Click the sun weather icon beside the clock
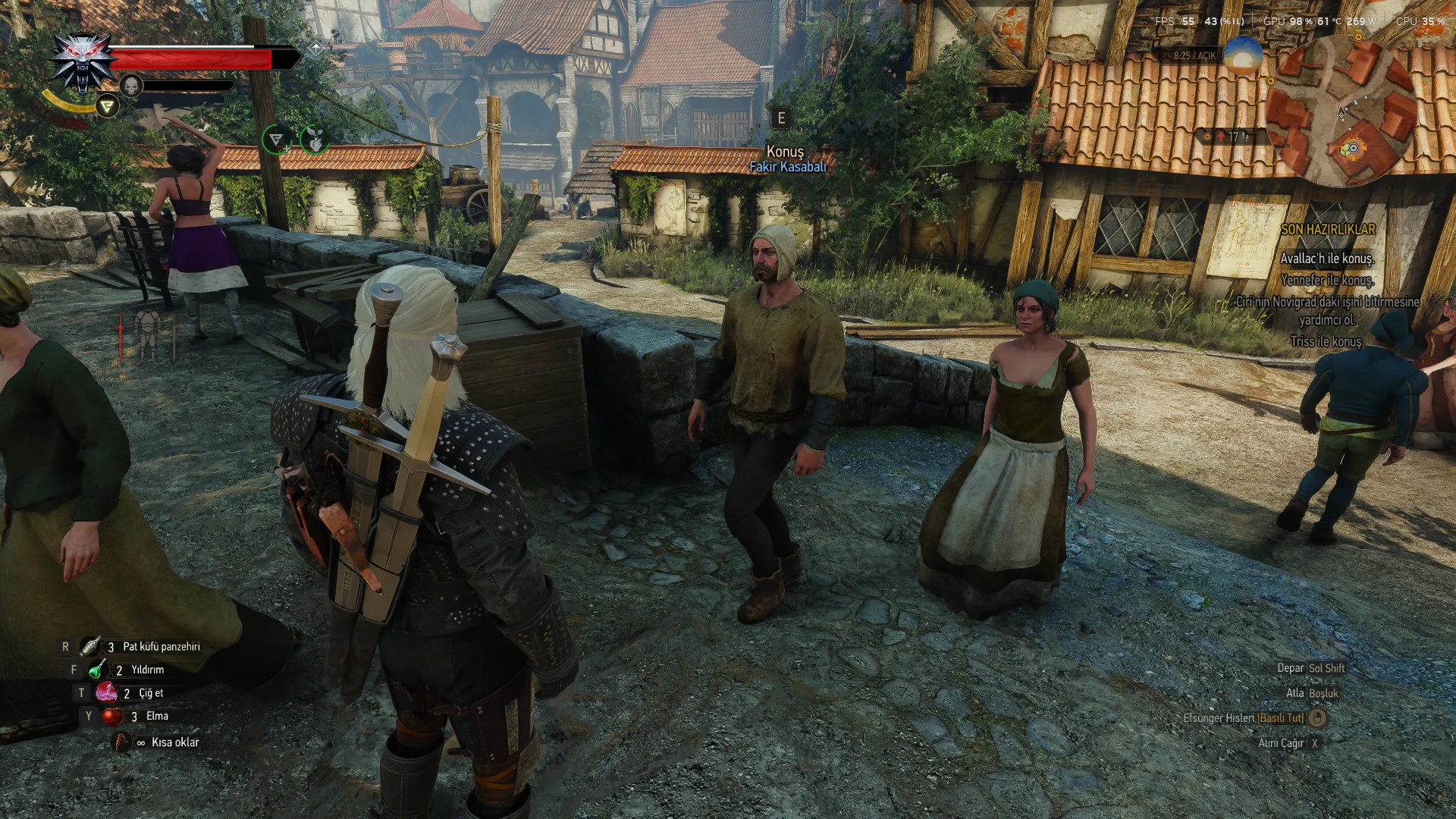Image resolution: width=1456 pixels, height=819 pixels. pos(1242,55)
